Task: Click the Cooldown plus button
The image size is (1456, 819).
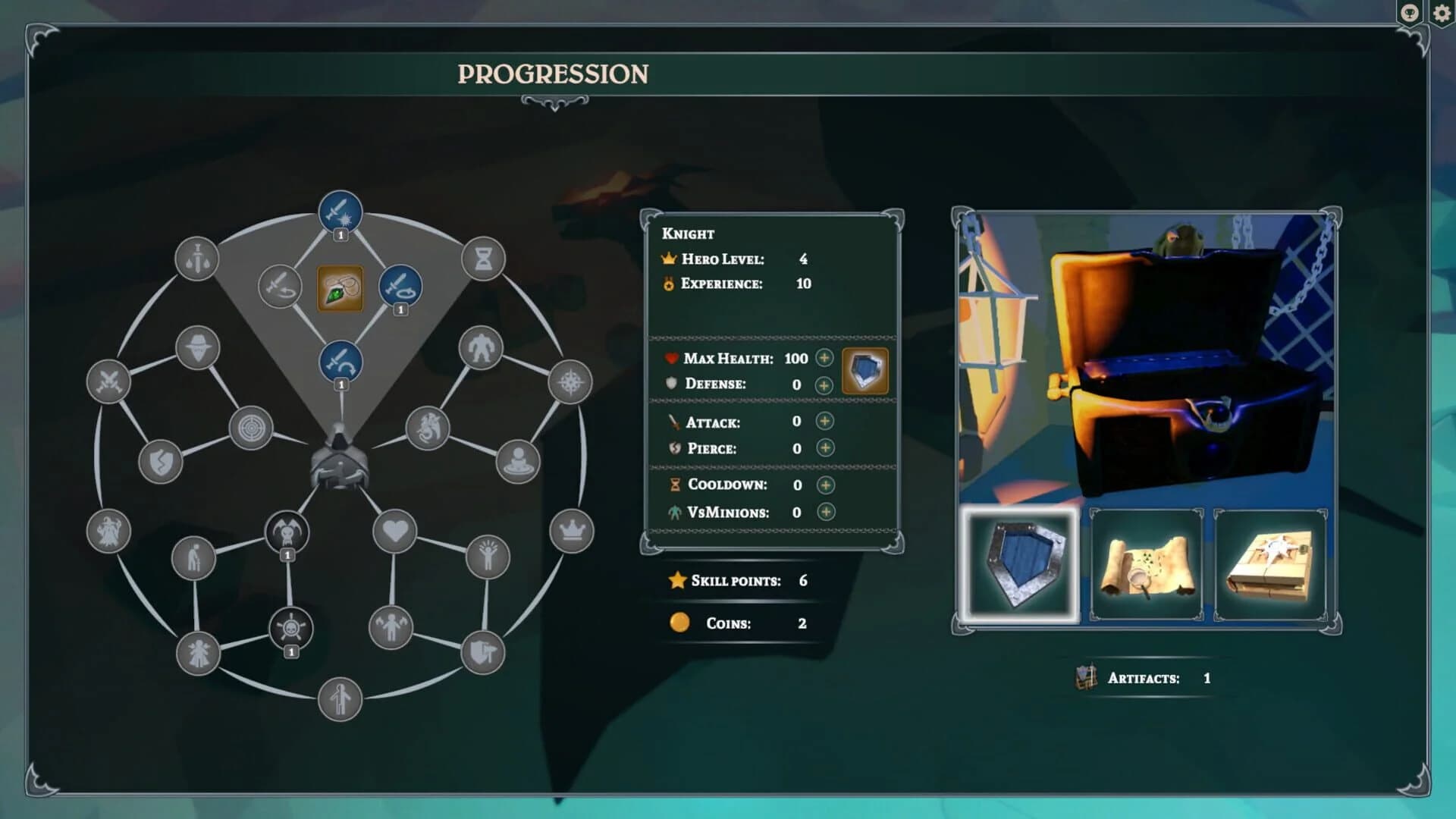Action: pos(825,485)
